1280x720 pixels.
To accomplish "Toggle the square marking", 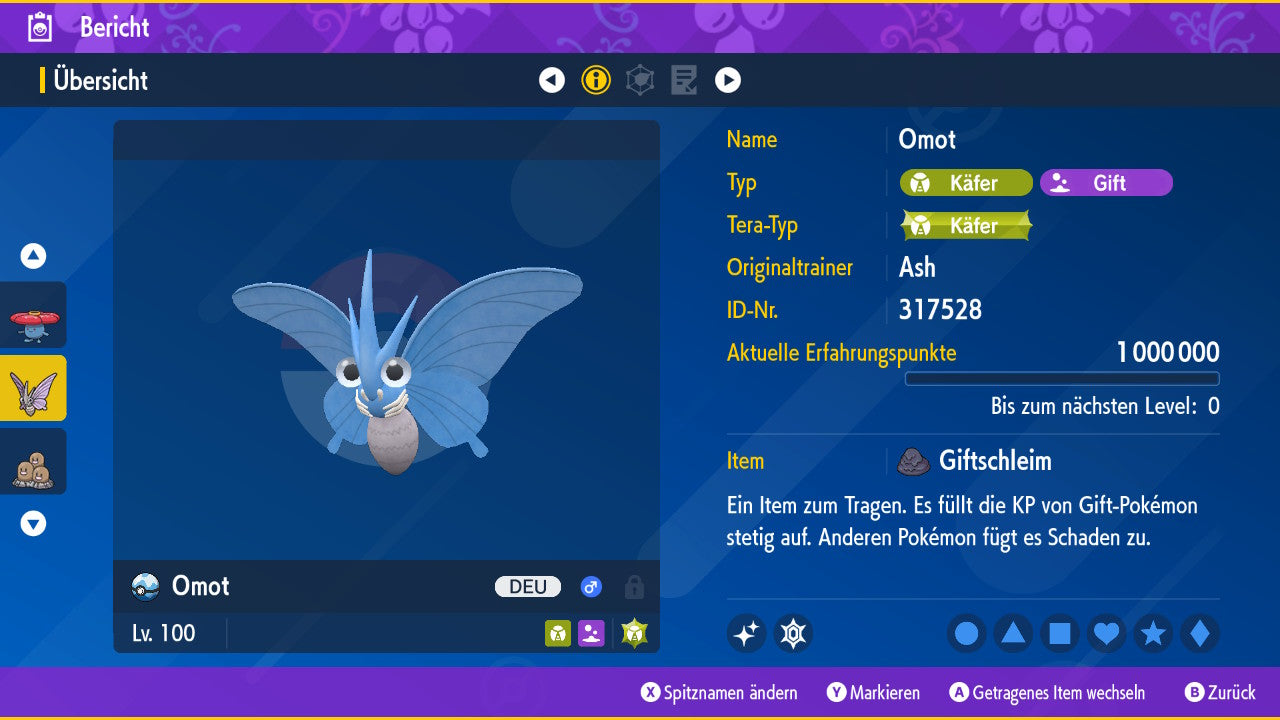I will click(1060, 633).
